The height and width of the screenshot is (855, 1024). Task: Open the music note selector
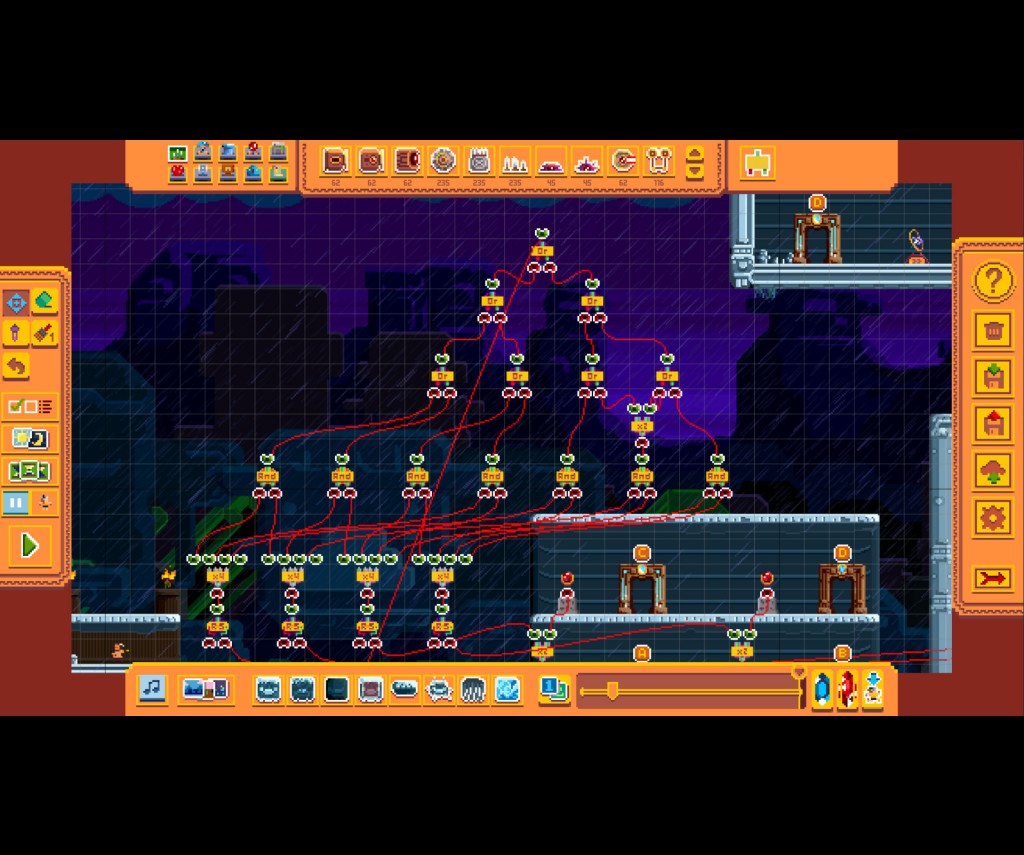[152, 688]
